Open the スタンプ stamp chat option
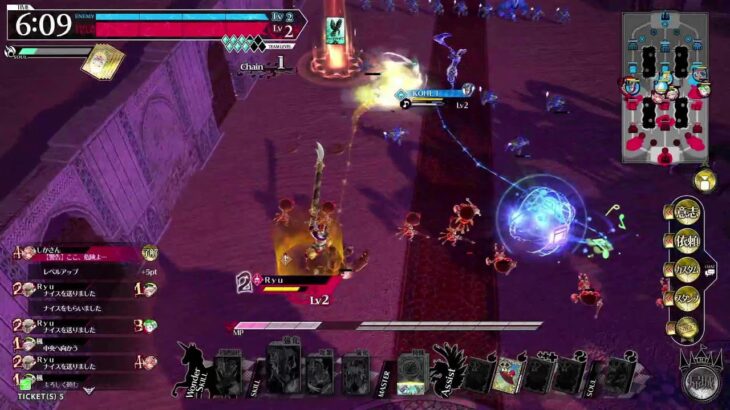Screen dimensions: 730x410 click(685, 298)
